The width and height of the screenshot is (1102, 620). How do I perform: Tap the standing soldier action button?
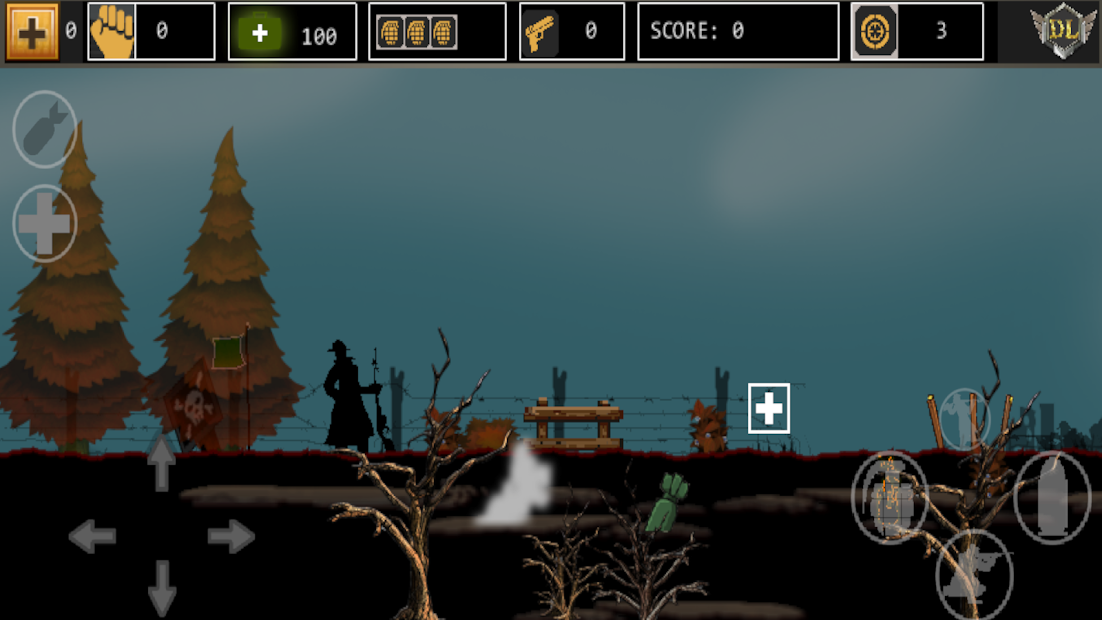click(964, 417)
